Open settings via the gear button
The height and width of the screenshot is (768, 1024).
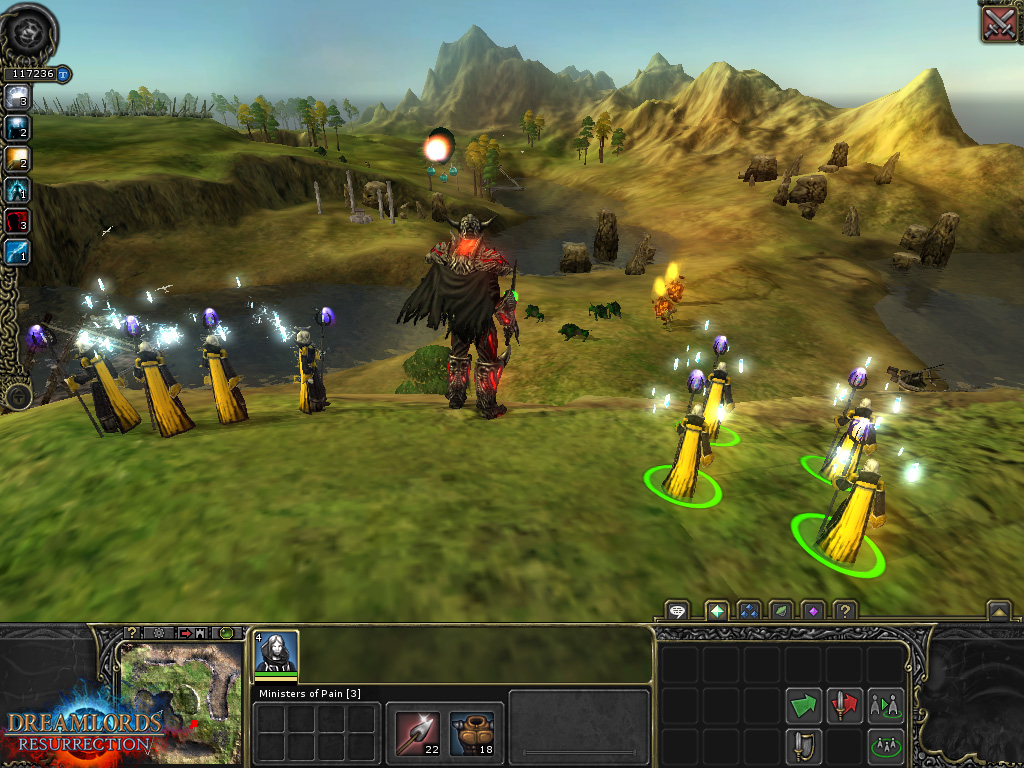159,633
